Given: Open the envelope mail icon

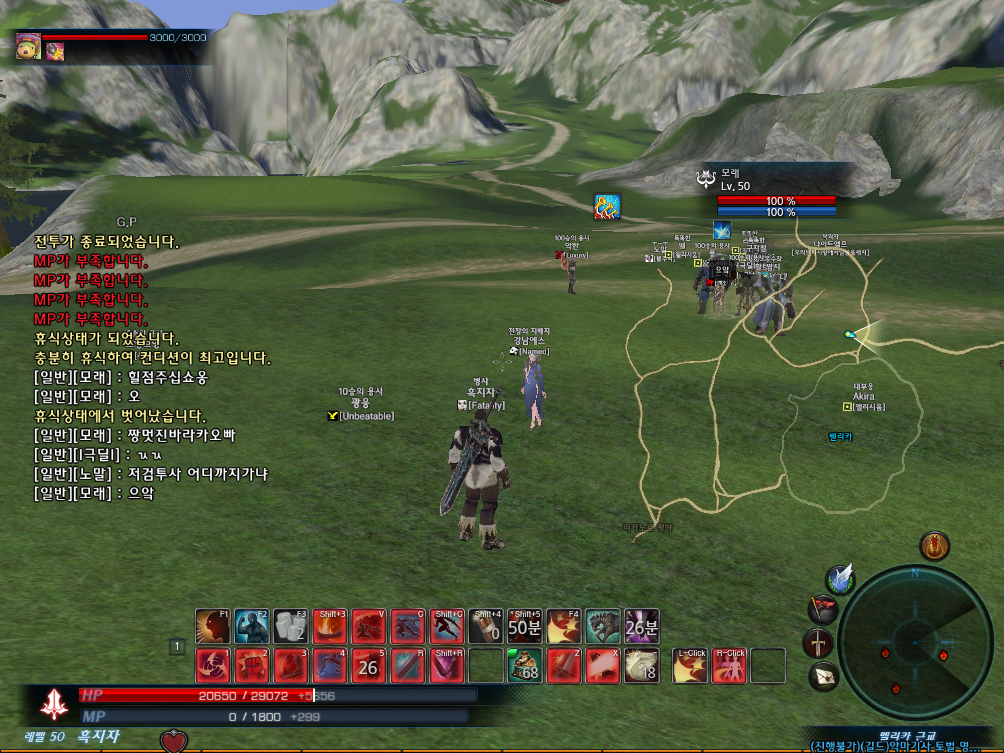Looking at the screenshot, I should 824,676.
